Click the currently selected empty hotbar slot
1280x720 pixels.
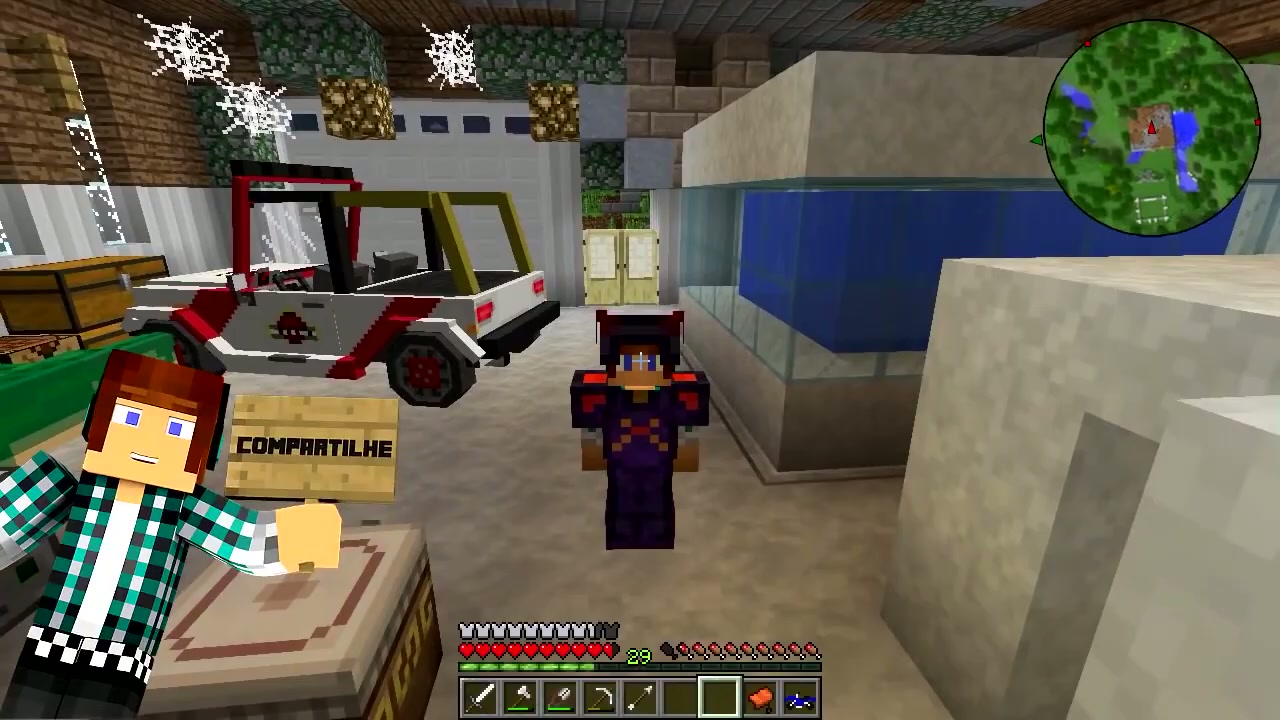tap(719, 697)
